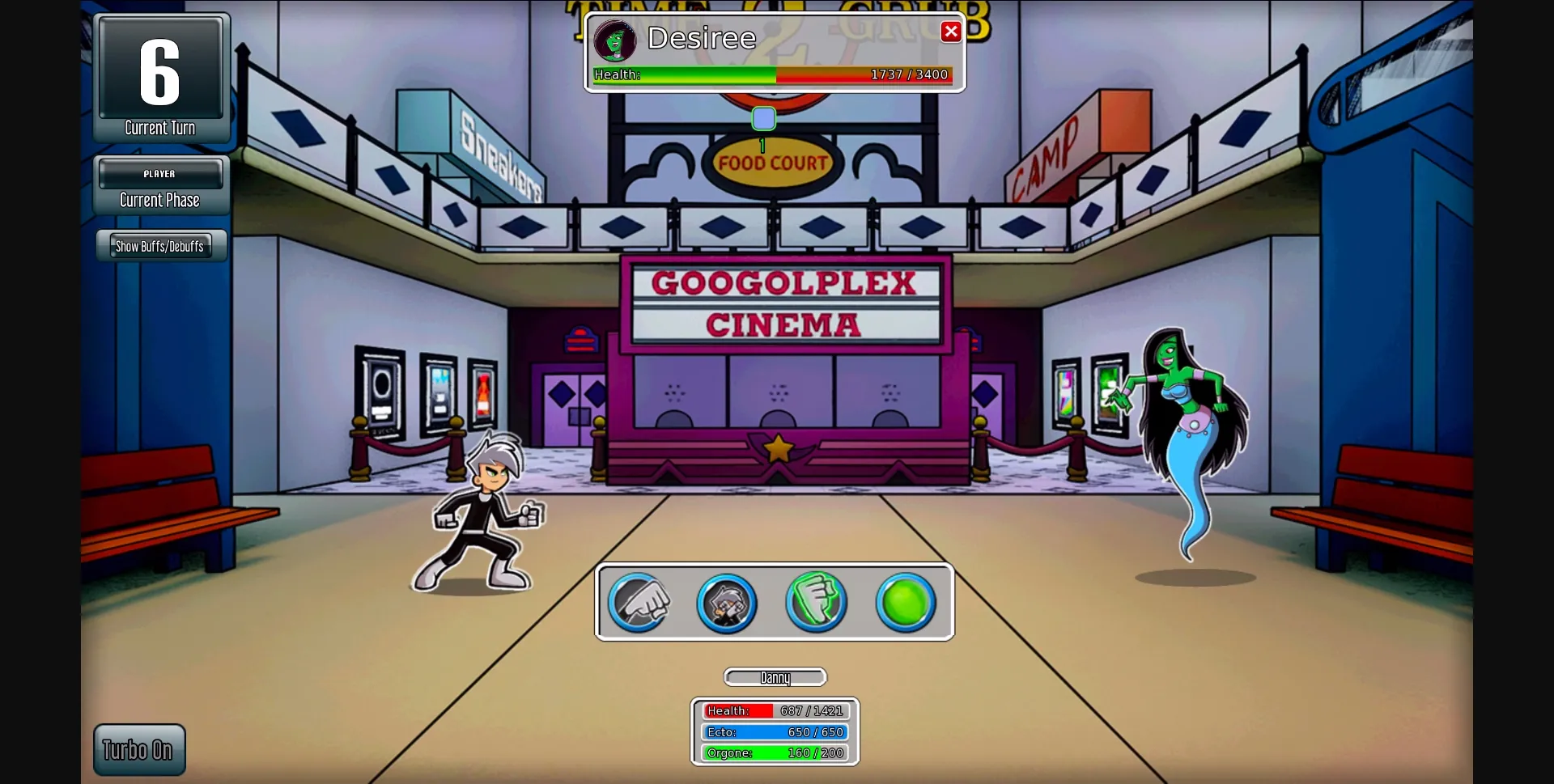Choose the rightmost ability in the action bar
The width and height of the screenshot is (1554, 784).
(x=905, y=601)
